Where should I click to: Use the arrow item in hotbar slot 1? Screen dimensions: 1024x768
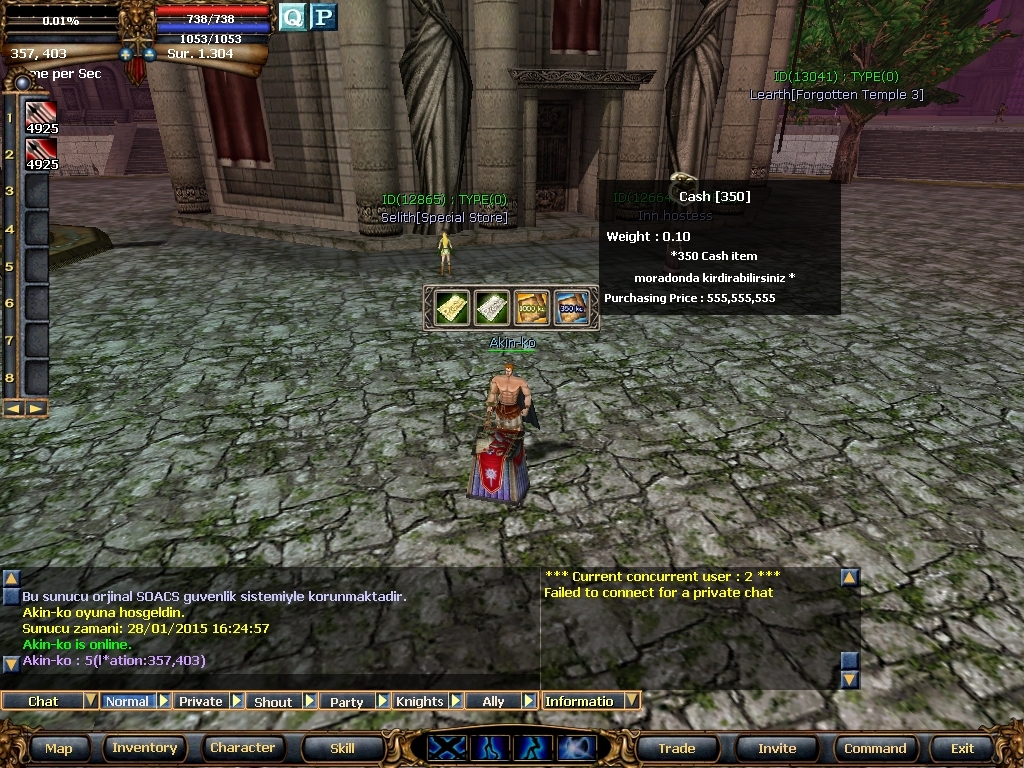point(41,116)
